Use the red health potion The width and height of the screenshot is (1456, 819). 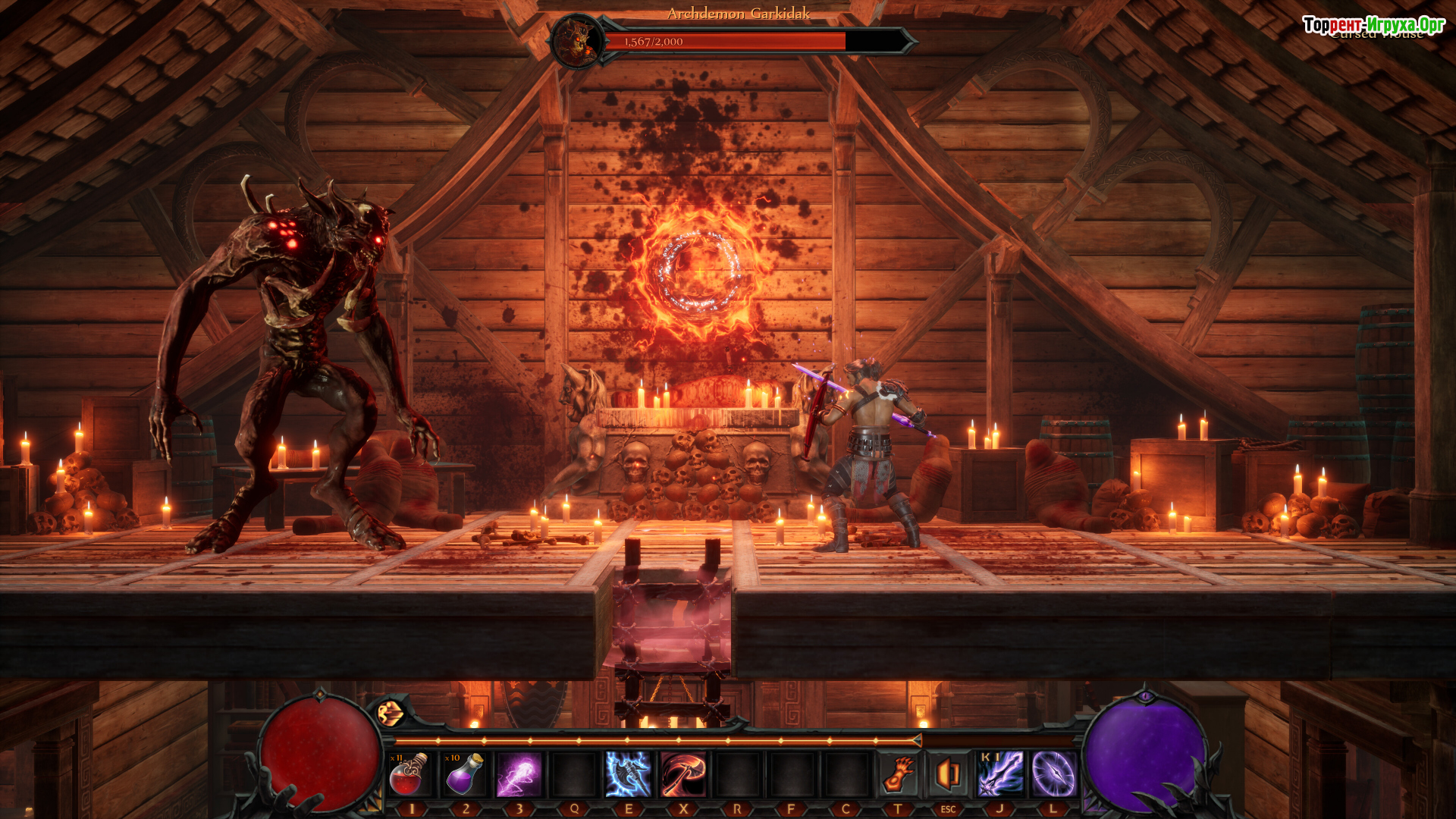point(409,774)
